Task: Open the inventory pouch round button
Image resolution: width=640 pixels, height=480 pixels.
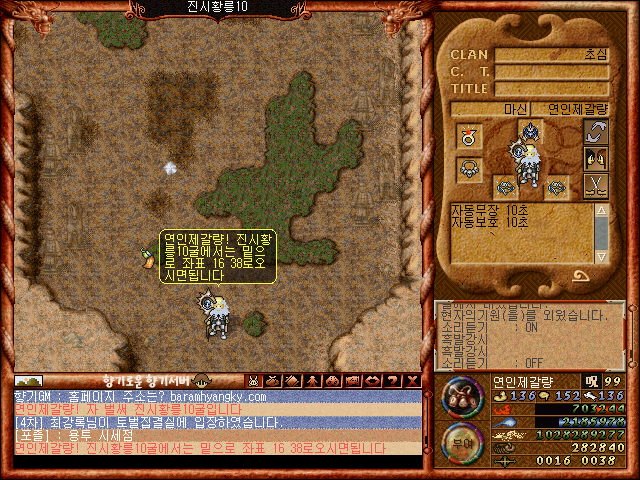Action: click(459, 395)
